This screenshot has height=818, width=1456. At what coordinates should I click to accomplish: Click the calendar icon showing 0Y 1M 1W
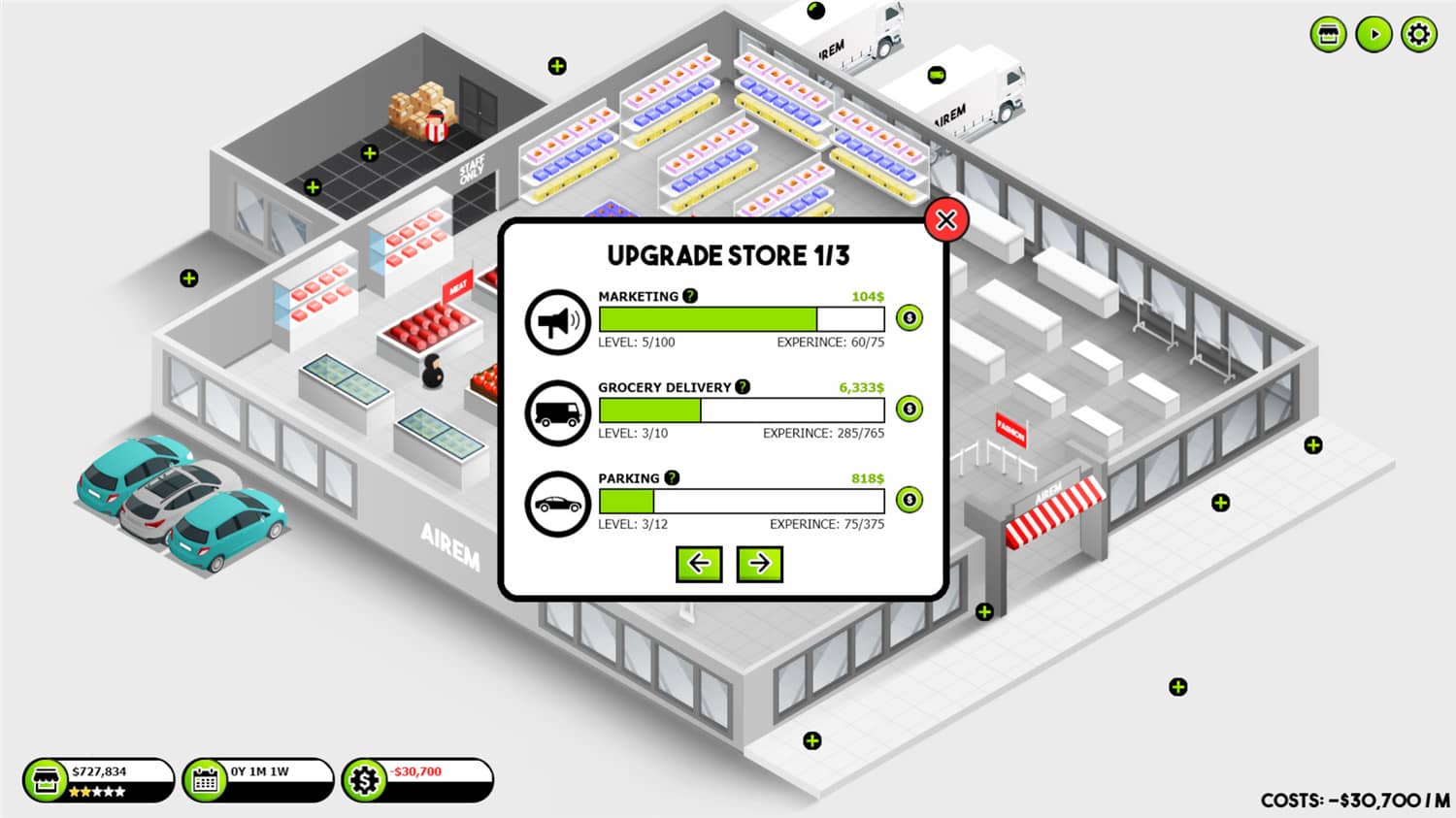click(x=206, y=778)
